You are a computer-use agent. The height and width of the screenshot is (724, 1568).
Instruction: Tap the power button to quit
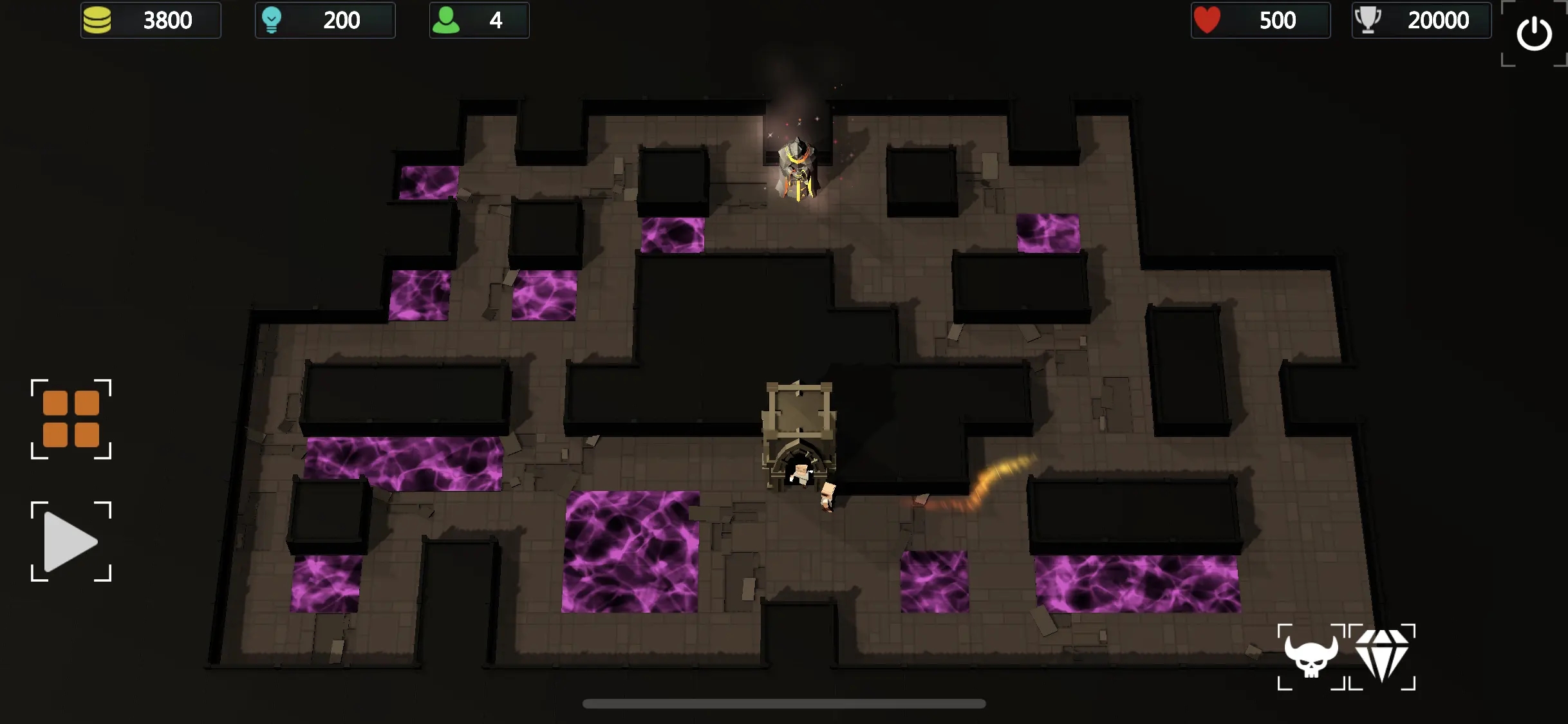click(1534, 33)
